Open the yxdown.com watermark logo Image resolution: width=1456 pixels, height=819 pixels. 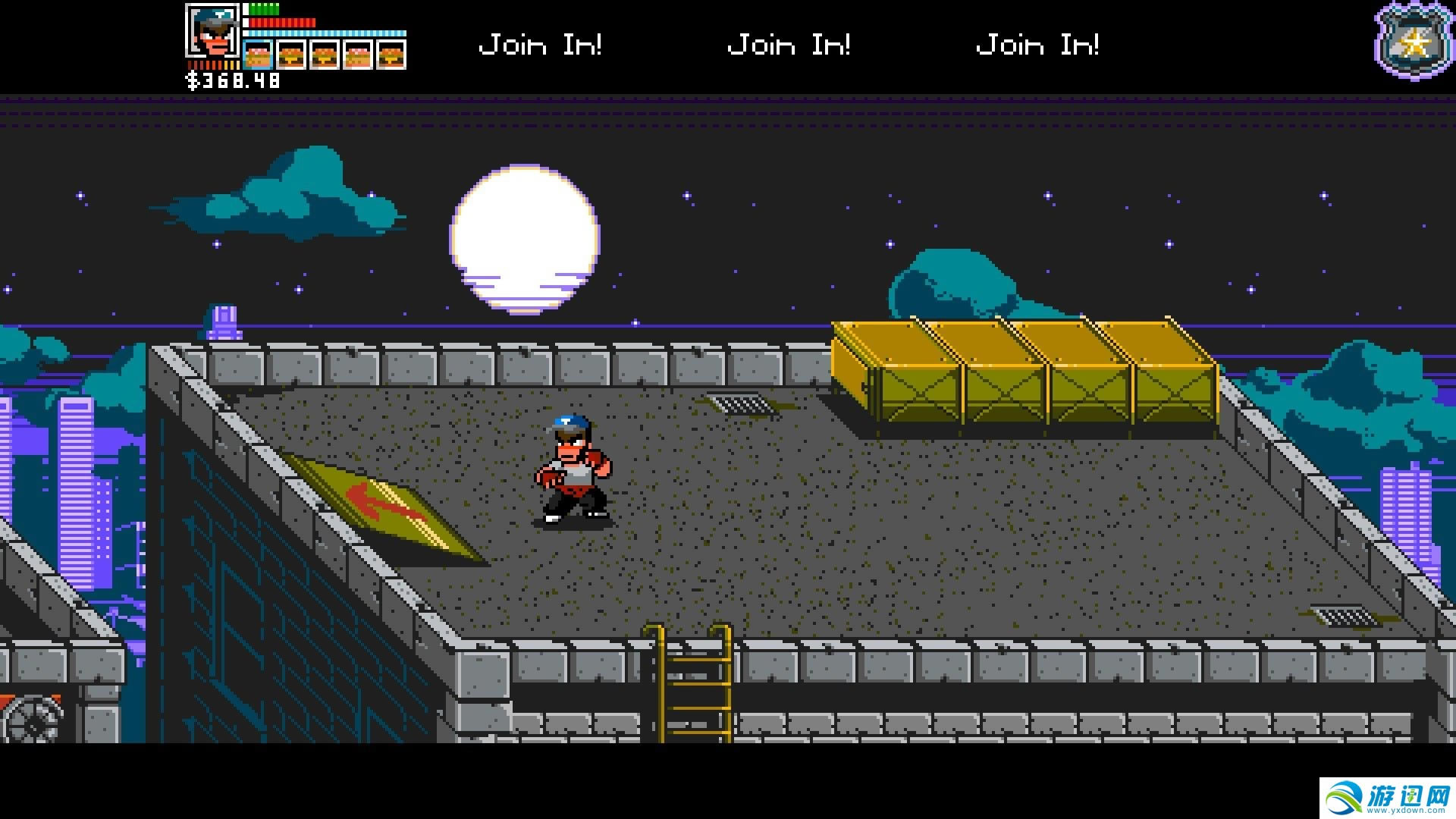point(1388,798)
